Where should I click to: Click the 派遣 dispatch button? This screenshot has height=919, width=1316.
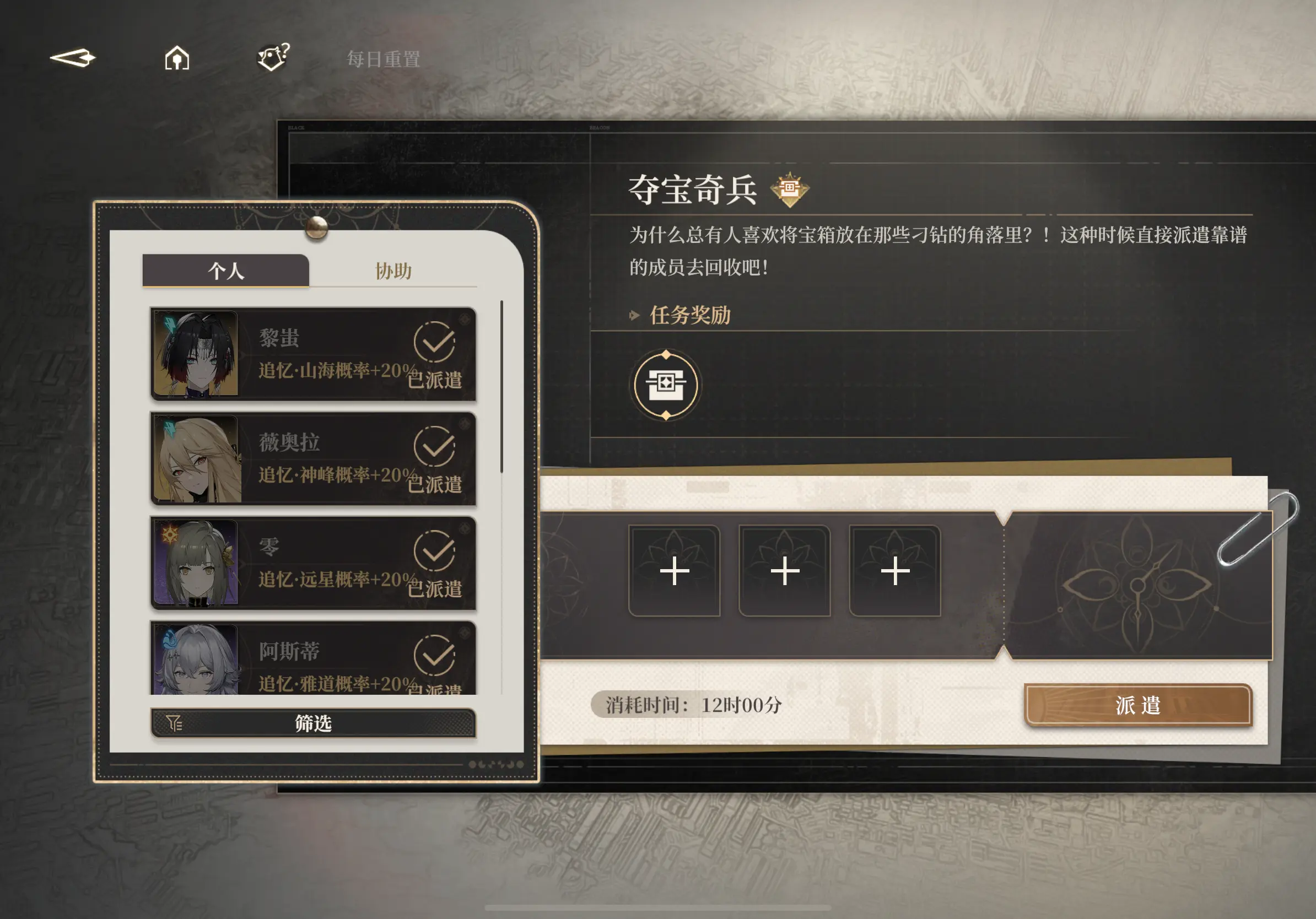(x=1137, y=705)
